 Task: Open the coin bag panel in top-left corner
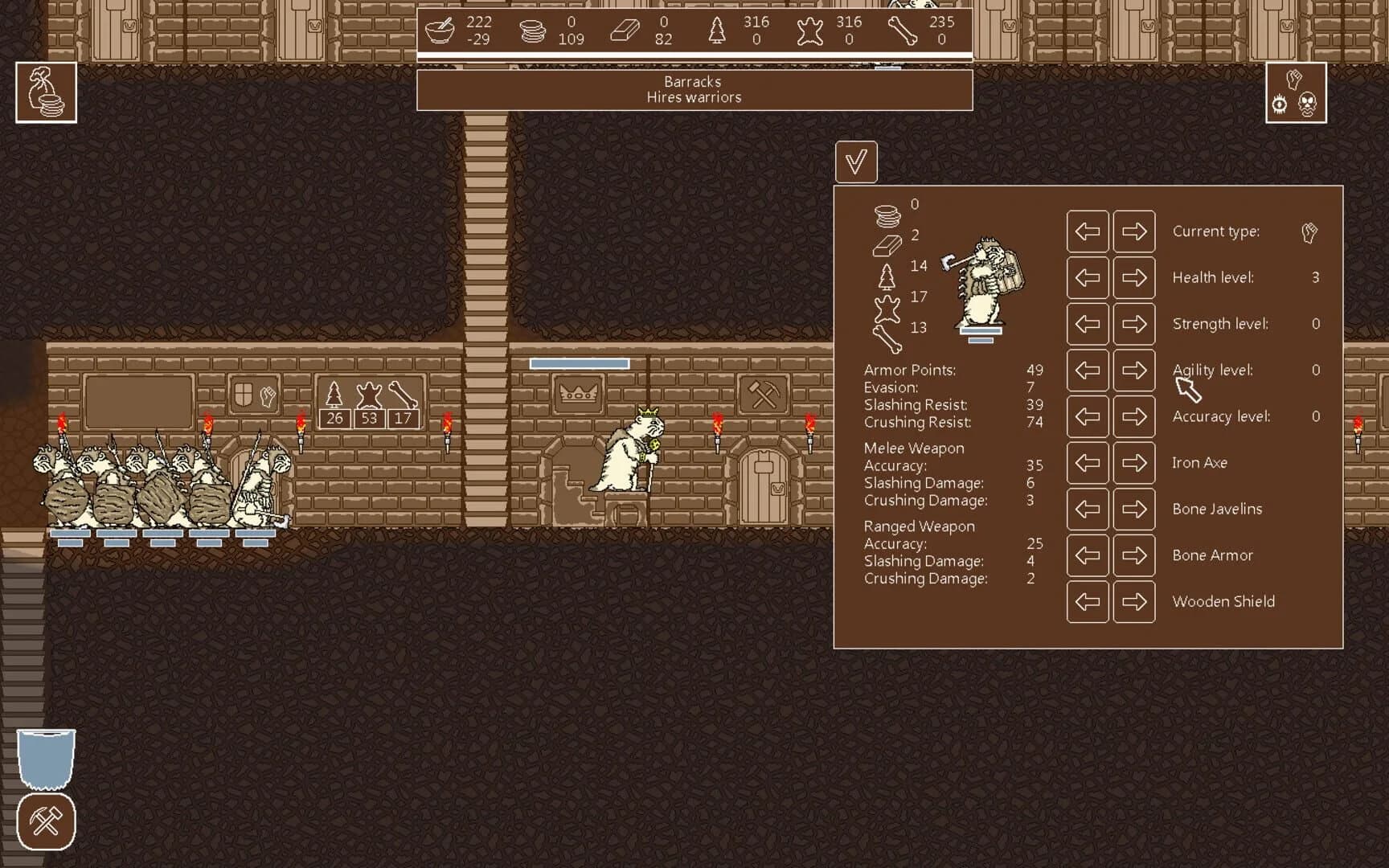(46, 92)
